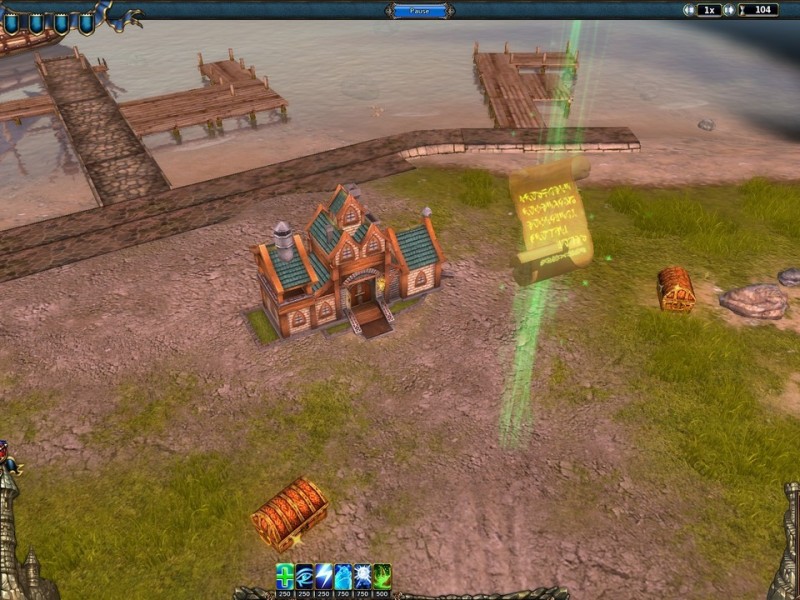Use the white starburst spell
800x600 pixels.
point(362,575)
